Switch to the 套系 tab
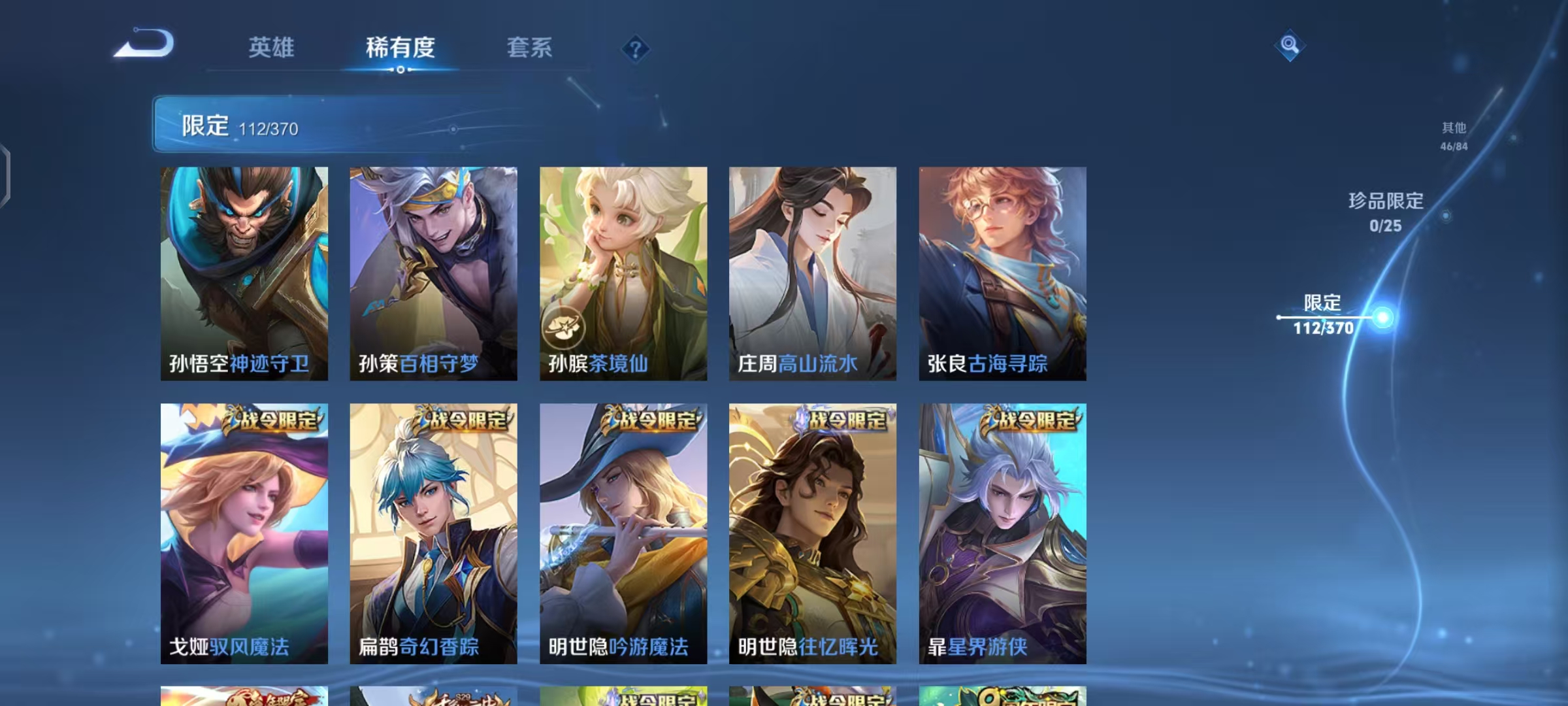 coord(529,48)
